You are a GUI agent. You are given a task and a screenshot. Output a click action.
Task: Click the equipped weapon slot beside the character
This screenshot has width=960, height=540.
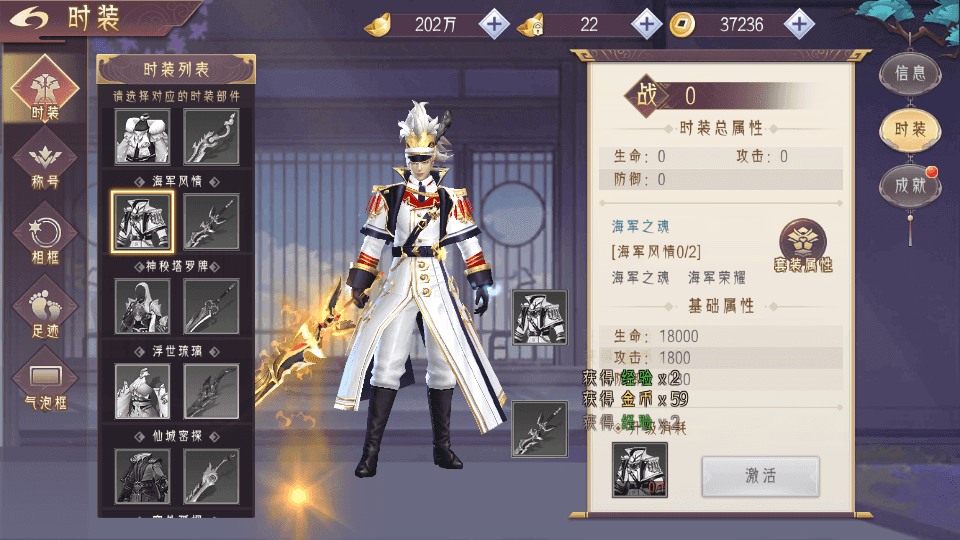point(540,428)
